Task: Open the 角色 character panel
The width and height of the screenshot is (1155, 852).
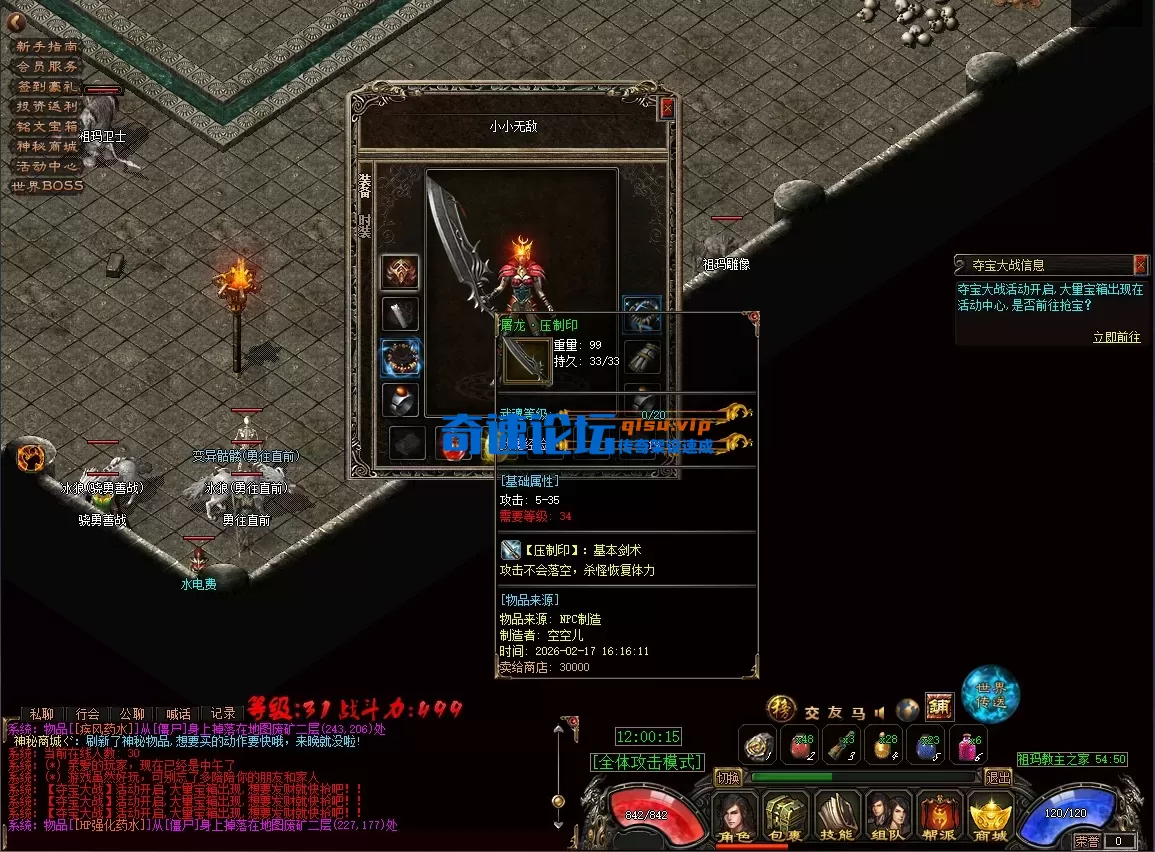Action: [x=735, y=818]
